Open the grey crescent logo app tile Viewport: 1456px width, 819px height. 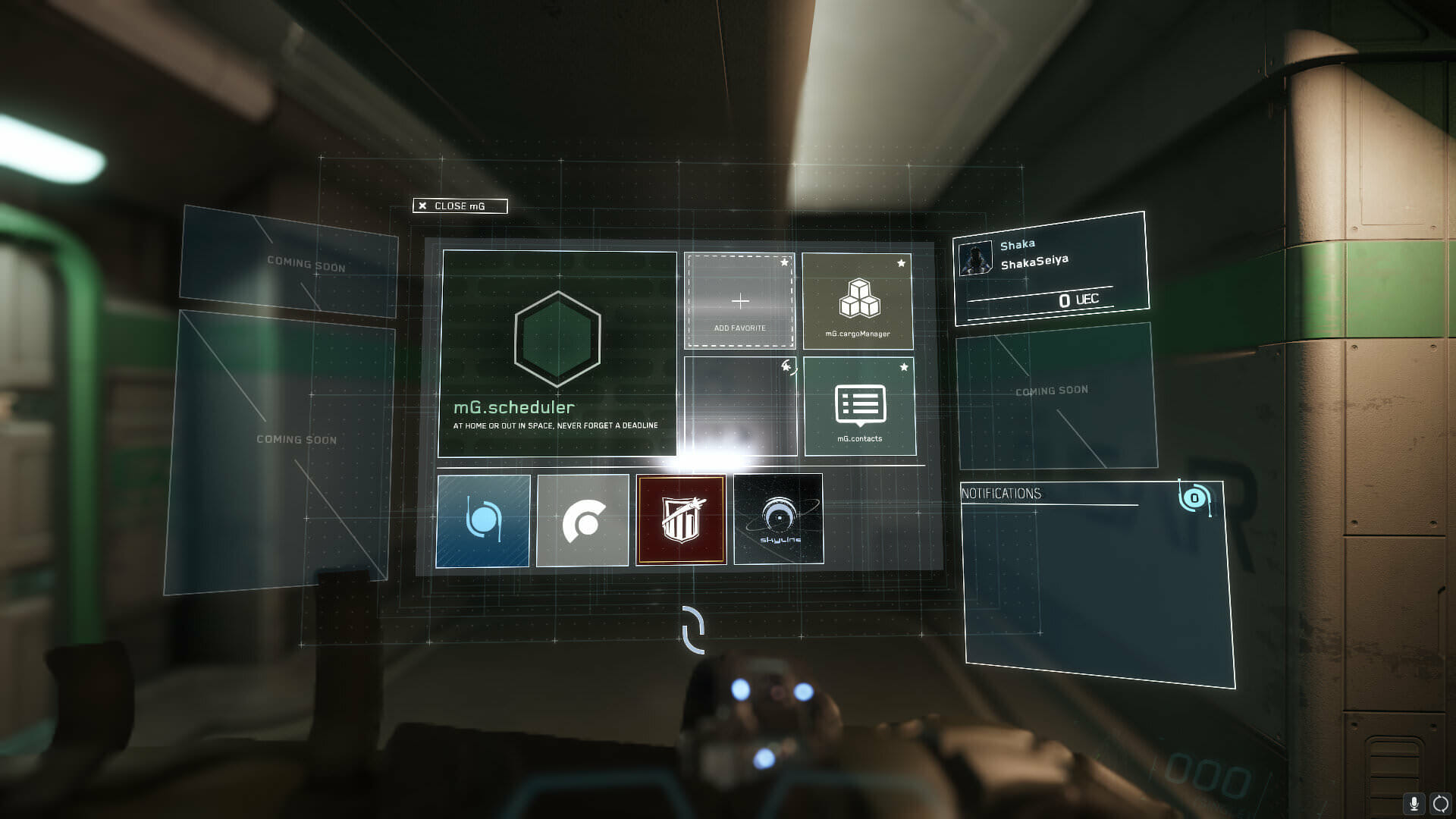(x=582, y=521)
